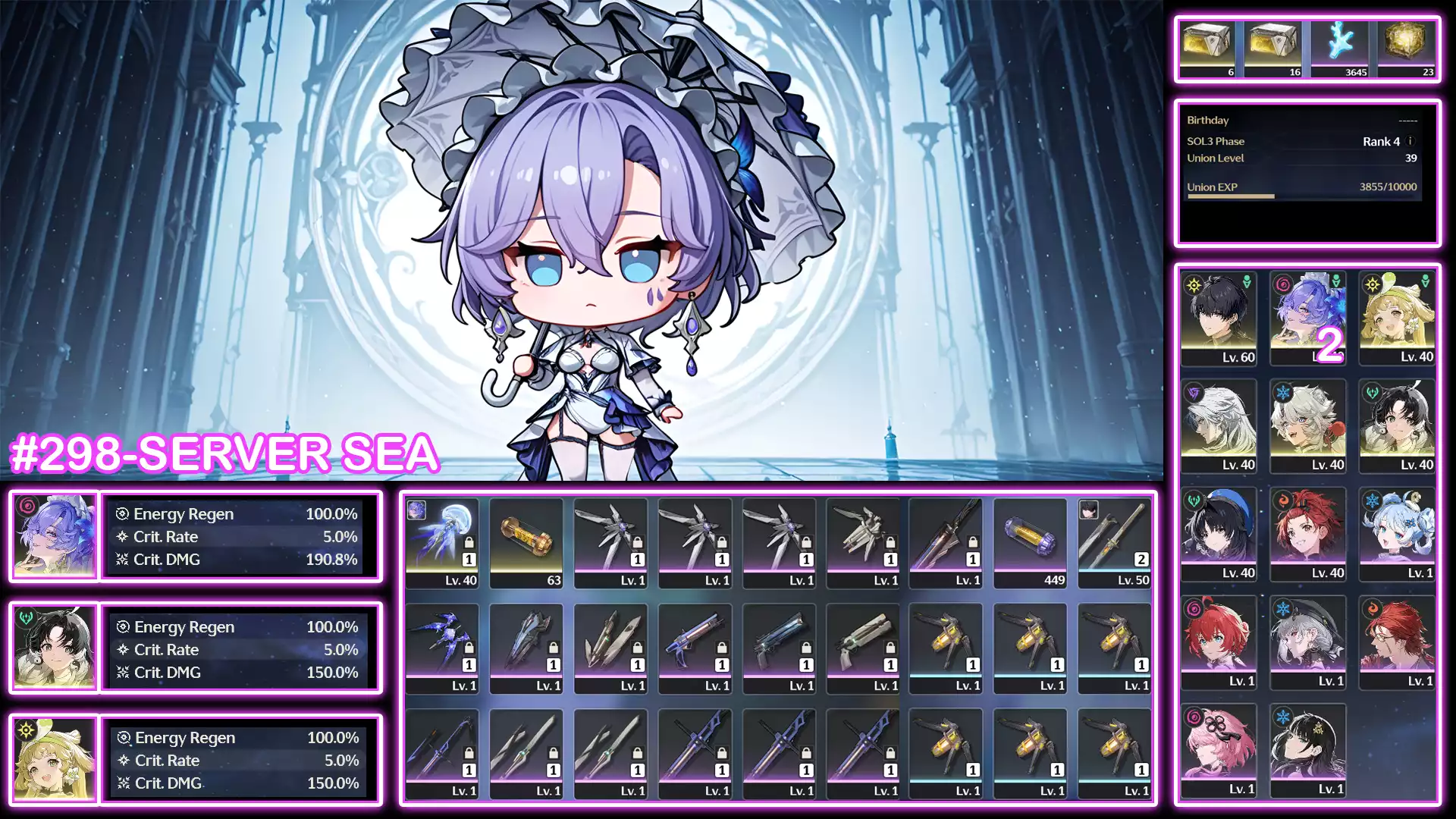
Task: Click the Birthday field showing dashes
Action: point(1304,120)
